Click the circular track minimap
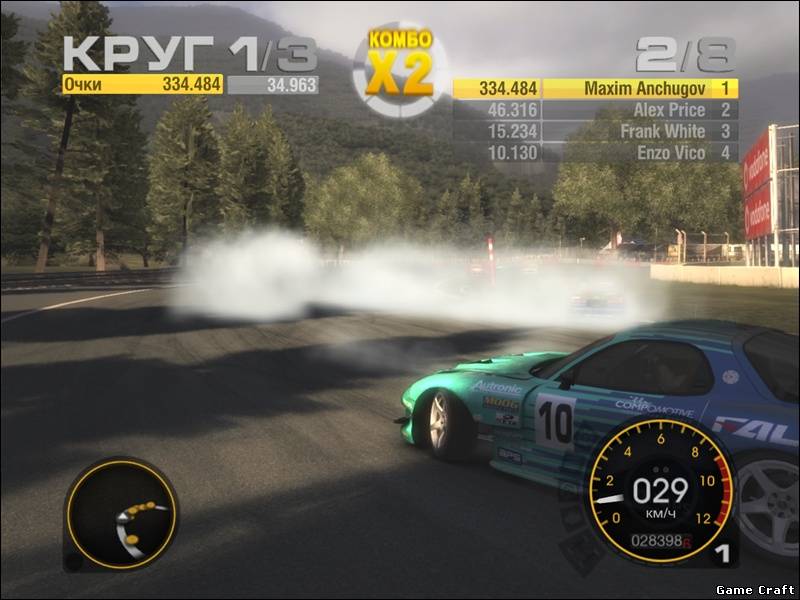This screenshot has width=800, height=600. pos(120,515)
